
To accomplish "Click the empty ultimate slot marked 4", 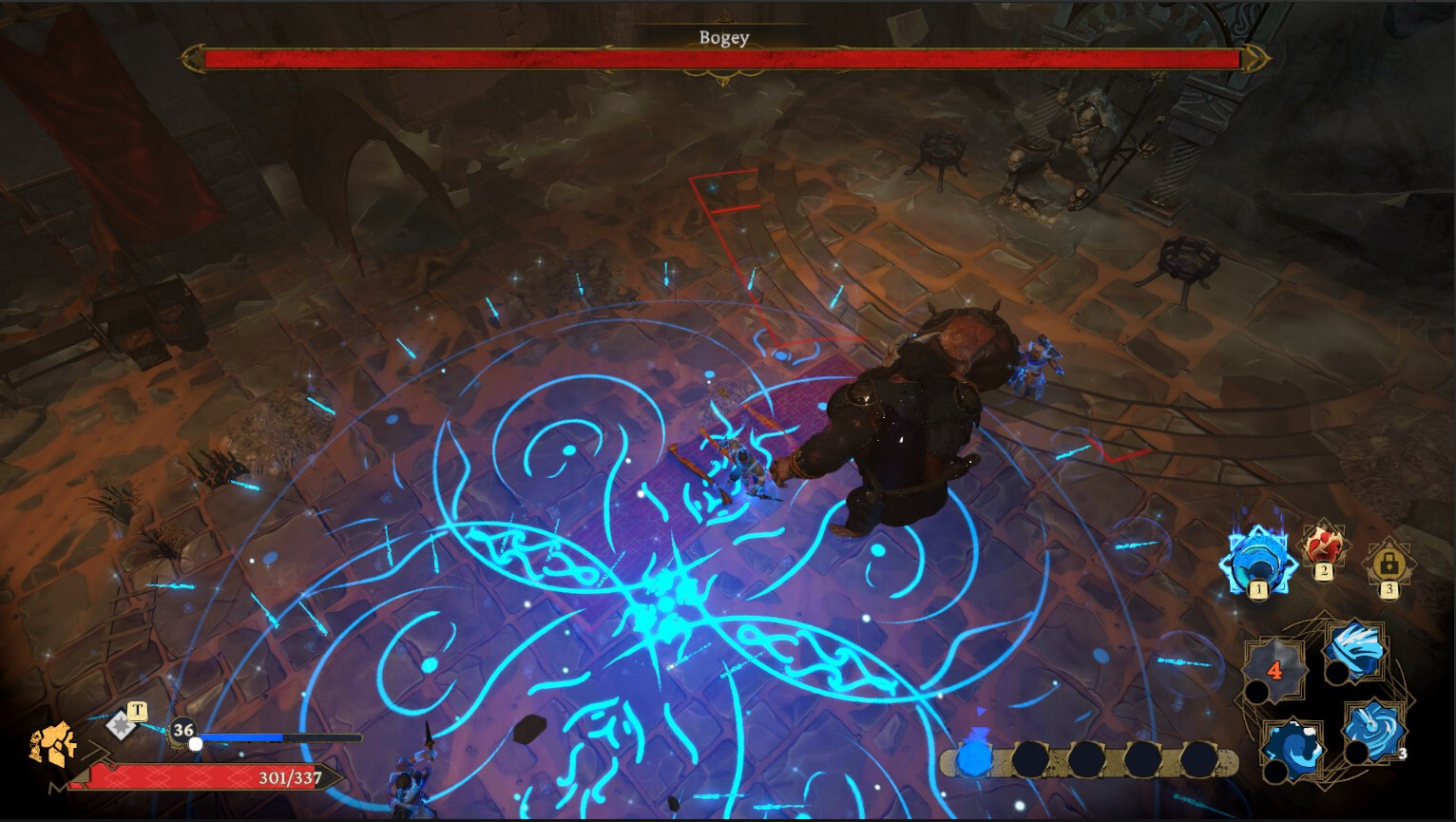I will pos(1275,668).
